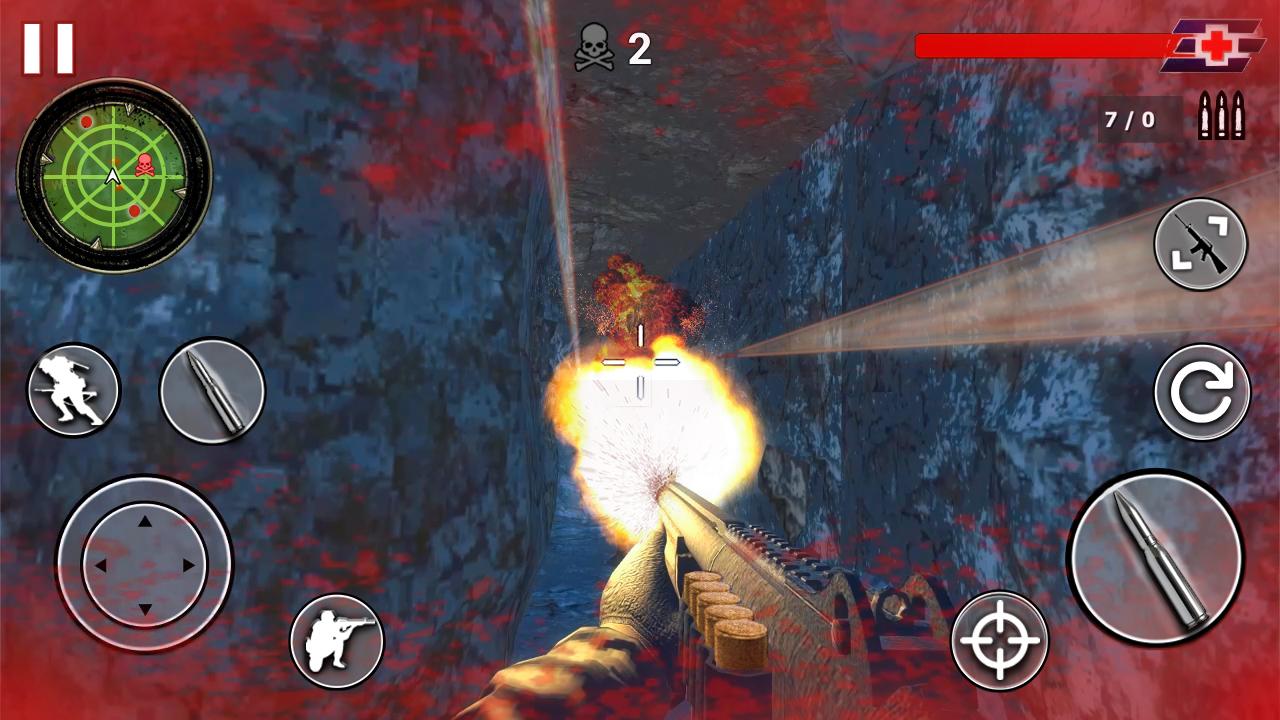This screenshot has height=720, width=1280.
Task: Tap the movement joystick pad
Action: pos(144,564)
